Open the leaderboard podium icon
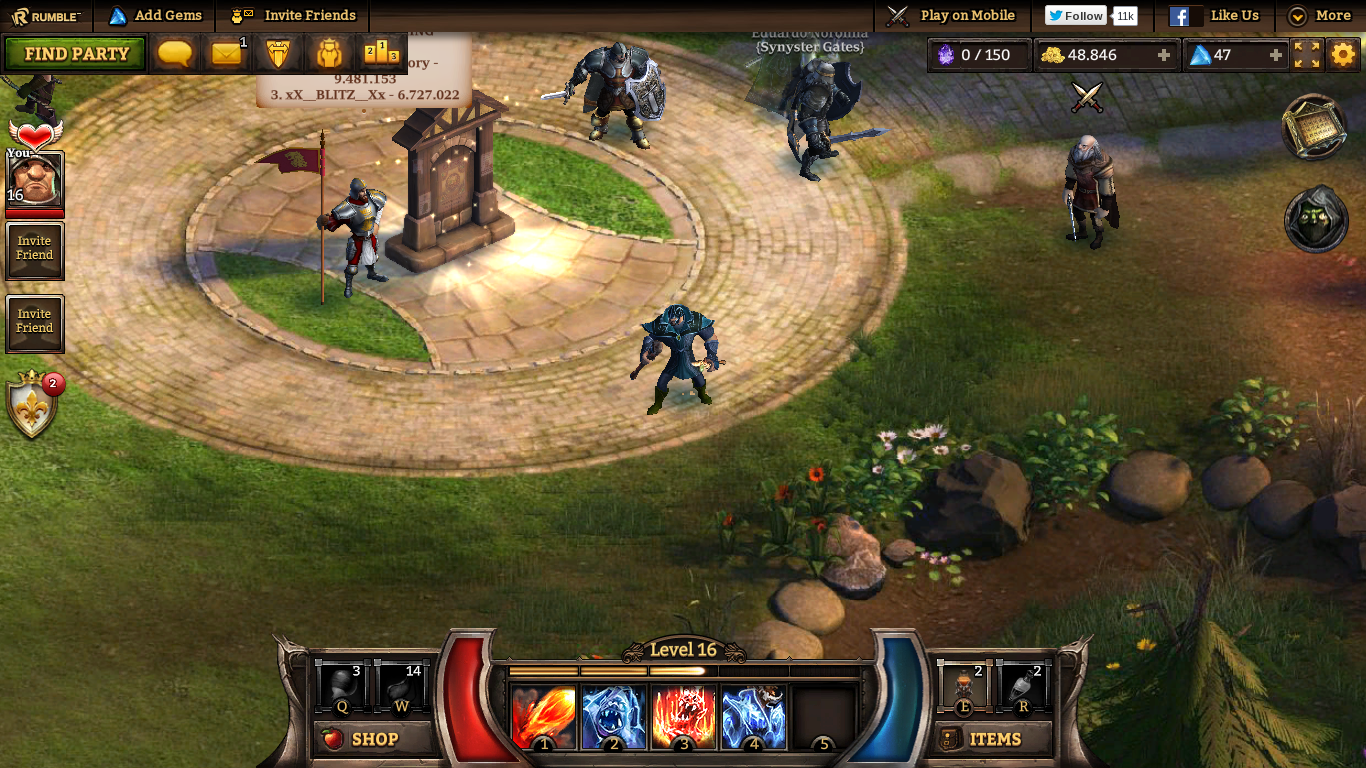Viewport: 1366px width, 768px height. coord(381,54)
